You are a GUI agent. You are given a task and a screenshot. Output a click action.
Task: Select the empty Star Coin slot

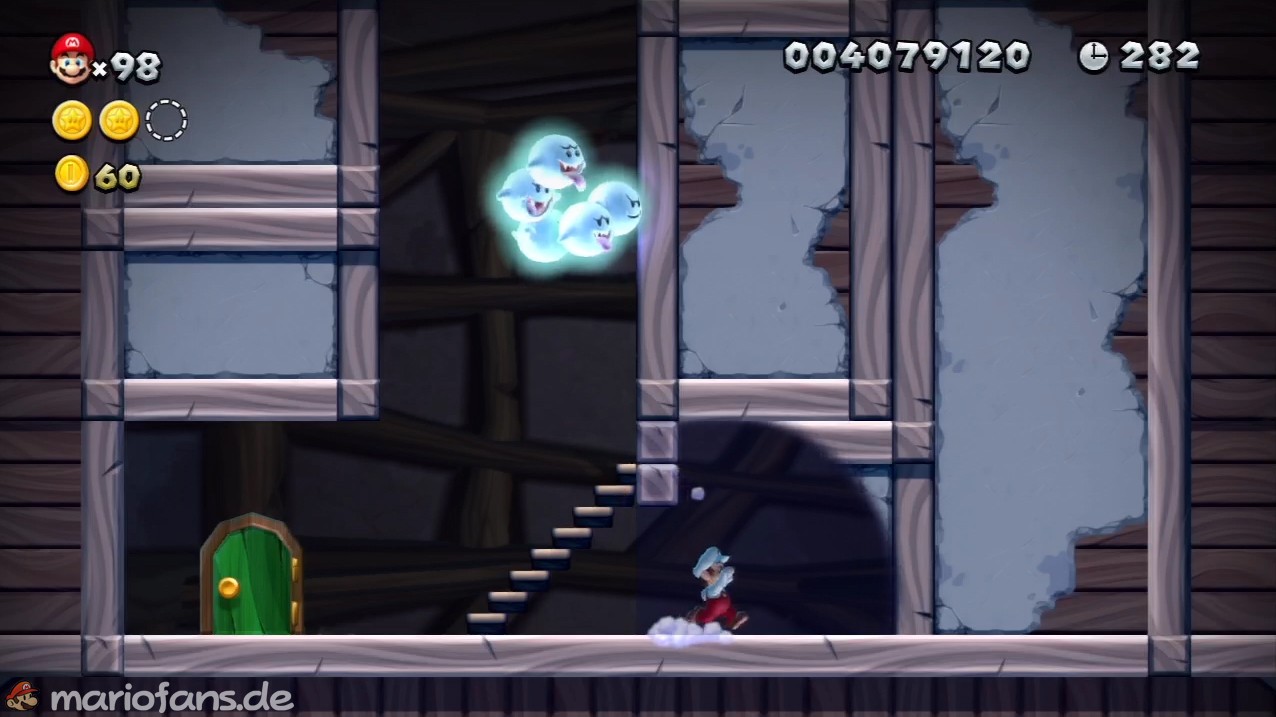click(x=166, y=121)
